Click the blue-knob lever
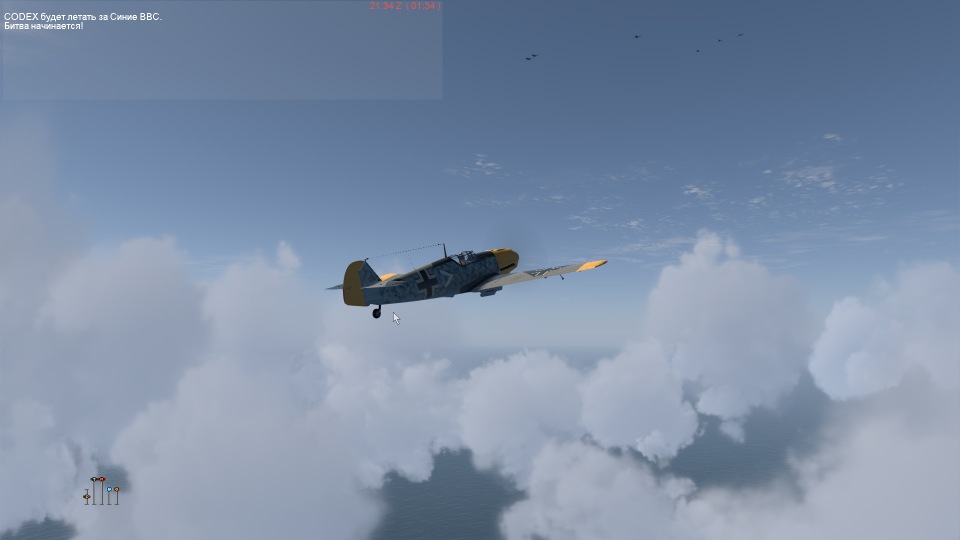Viewport: 960px width, 540px height. tap(109, 489)
